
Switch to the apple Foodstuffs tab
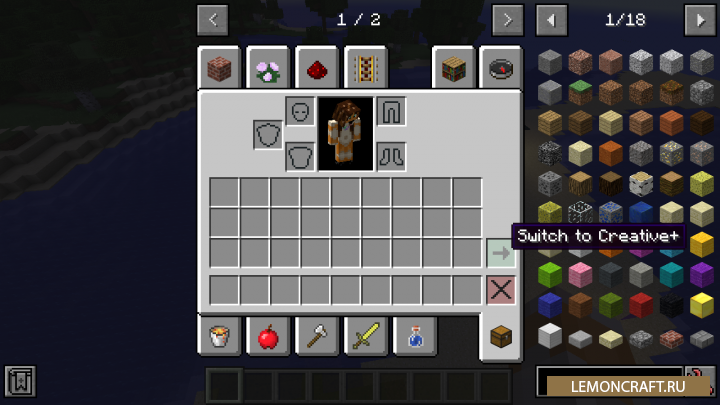coord(267,337)
